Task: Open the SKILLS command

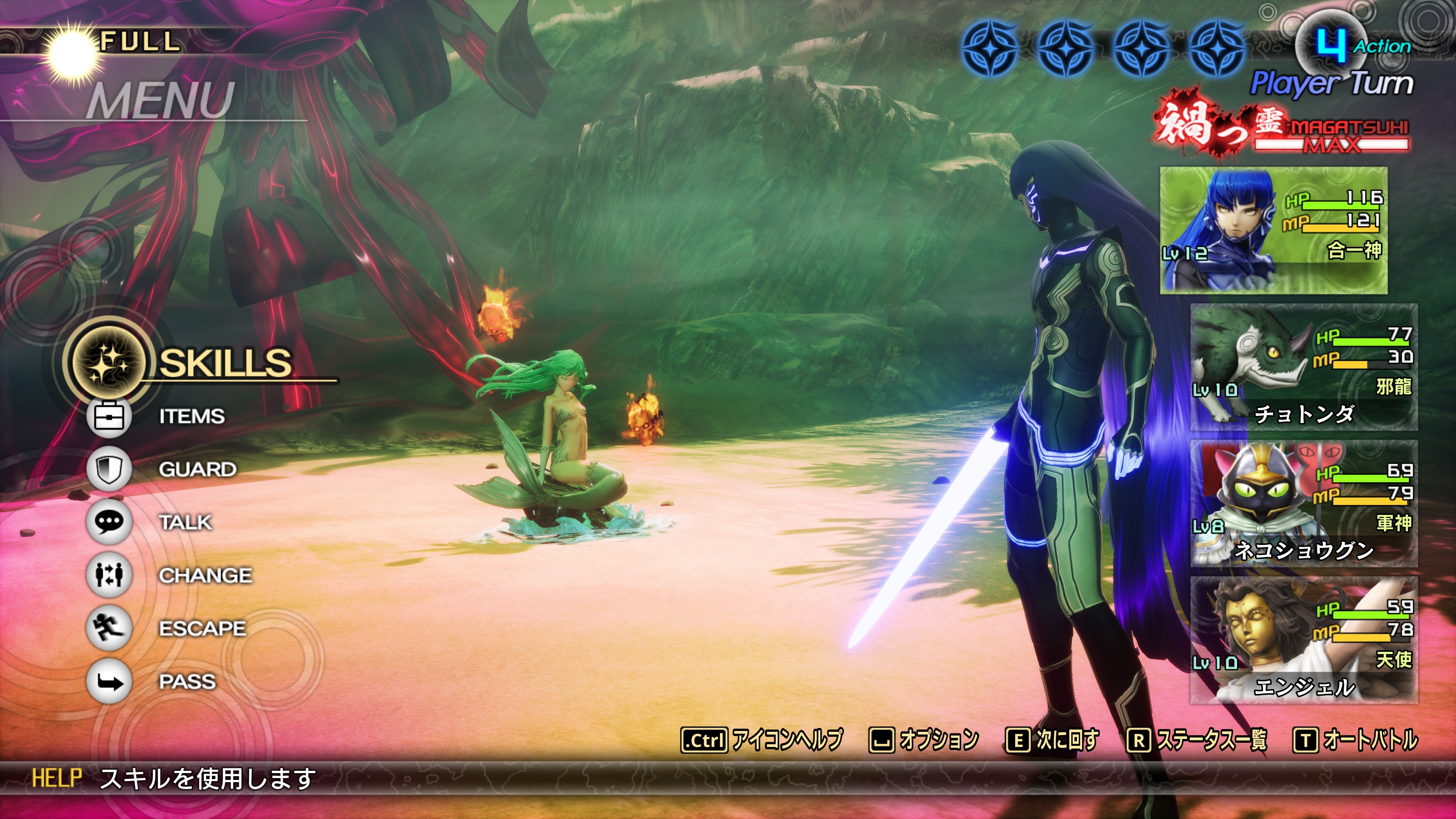Action: click(224, 363)
